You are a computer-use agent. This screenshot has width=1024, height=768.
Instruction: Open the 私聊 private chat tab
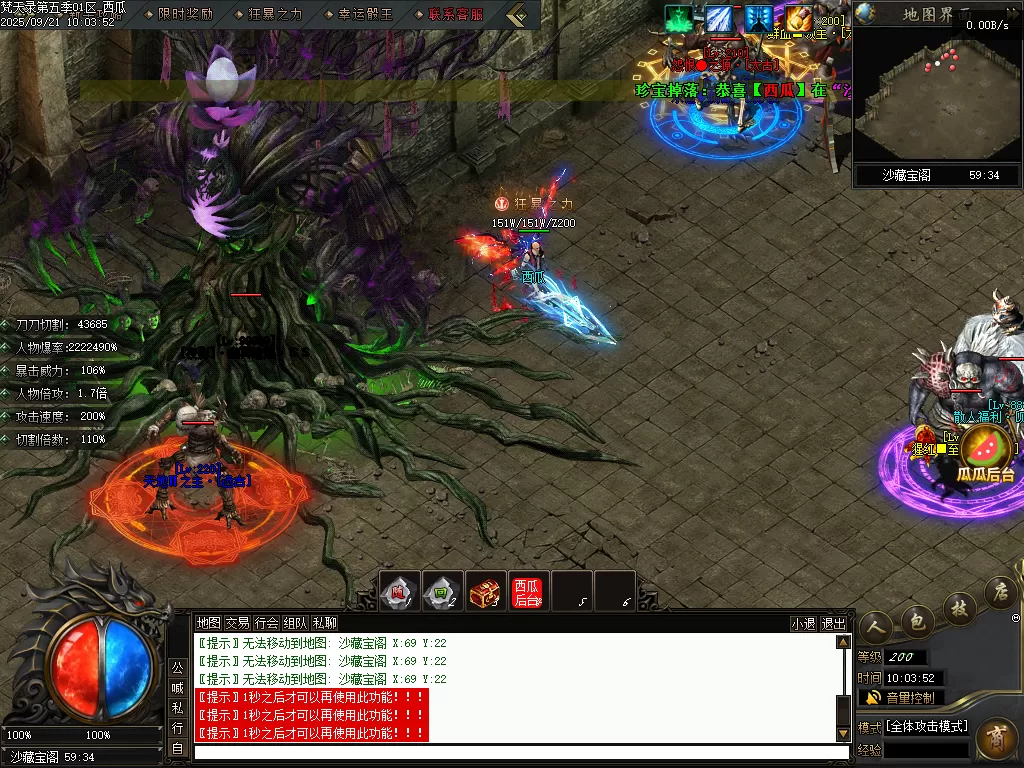point(324,623)
